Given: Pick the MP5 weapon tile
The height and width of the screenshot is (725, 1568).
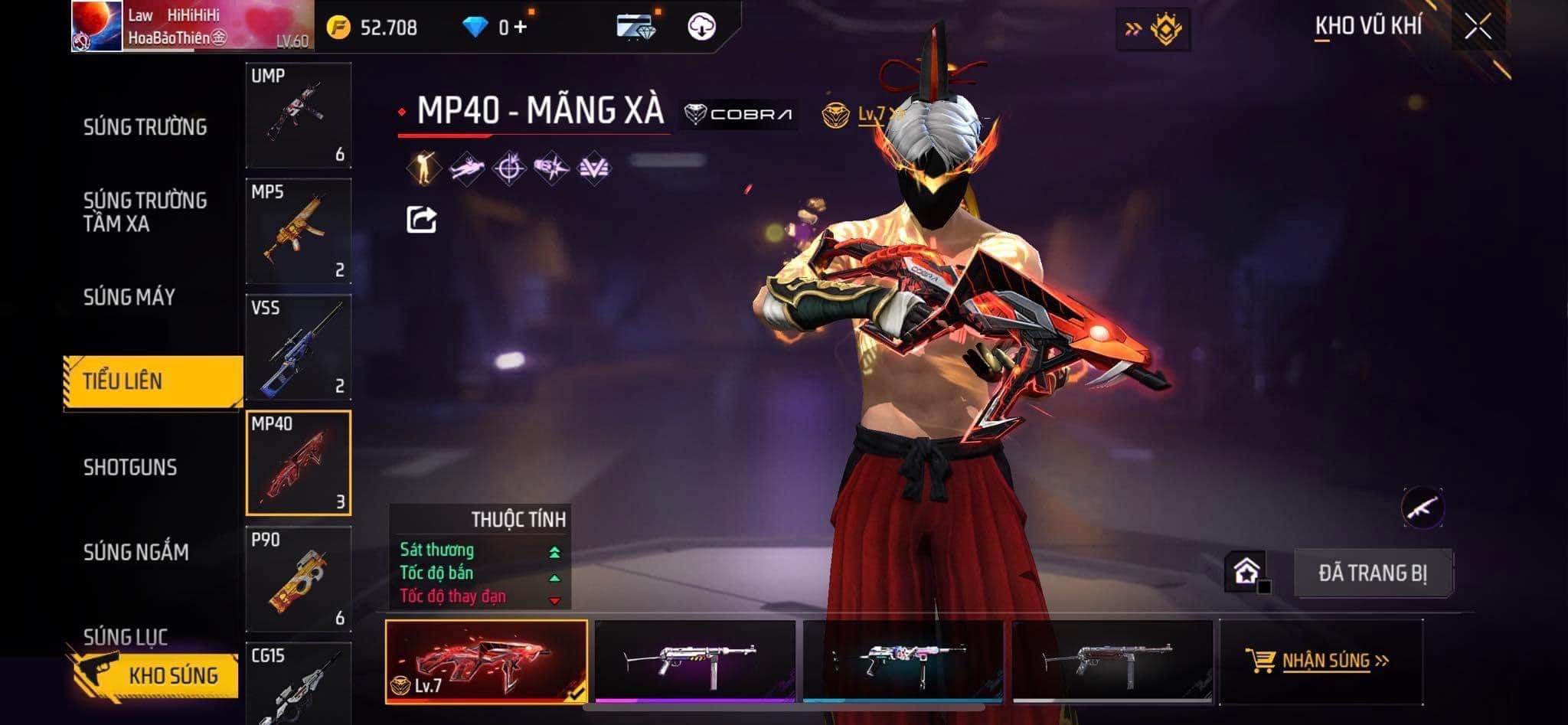Looking at the screenshot, I should [299, 231].
